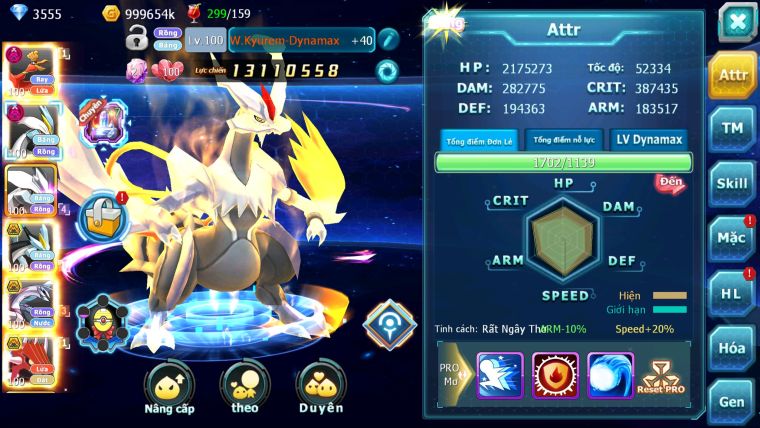The image size is (760, 428).
Task: Click the circular refresh arrow icon
Action: click(387, 71)
